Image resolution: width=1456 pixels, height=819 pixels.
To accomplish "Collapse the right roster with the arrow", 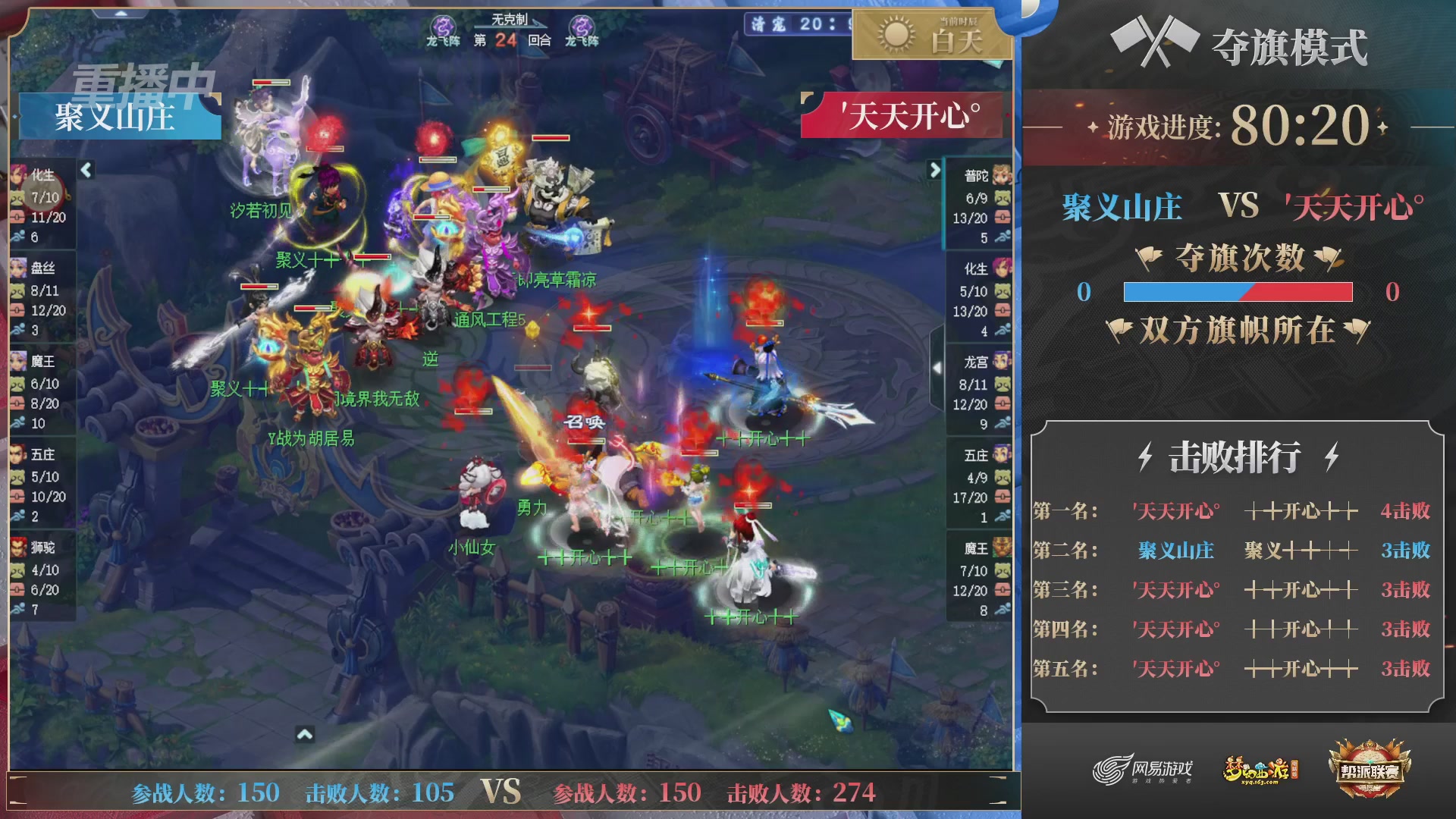I will click(934, 171).
